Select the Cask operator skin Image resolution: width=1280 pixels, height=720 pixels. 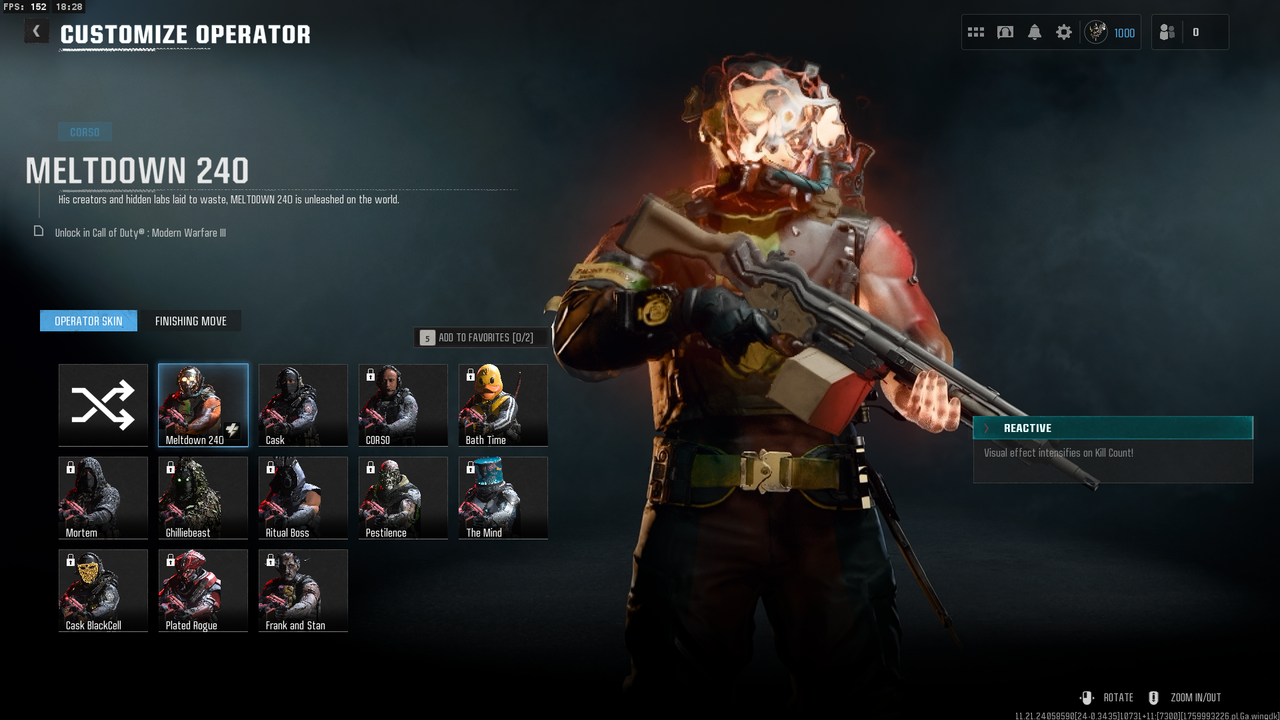tap(303, 405)
